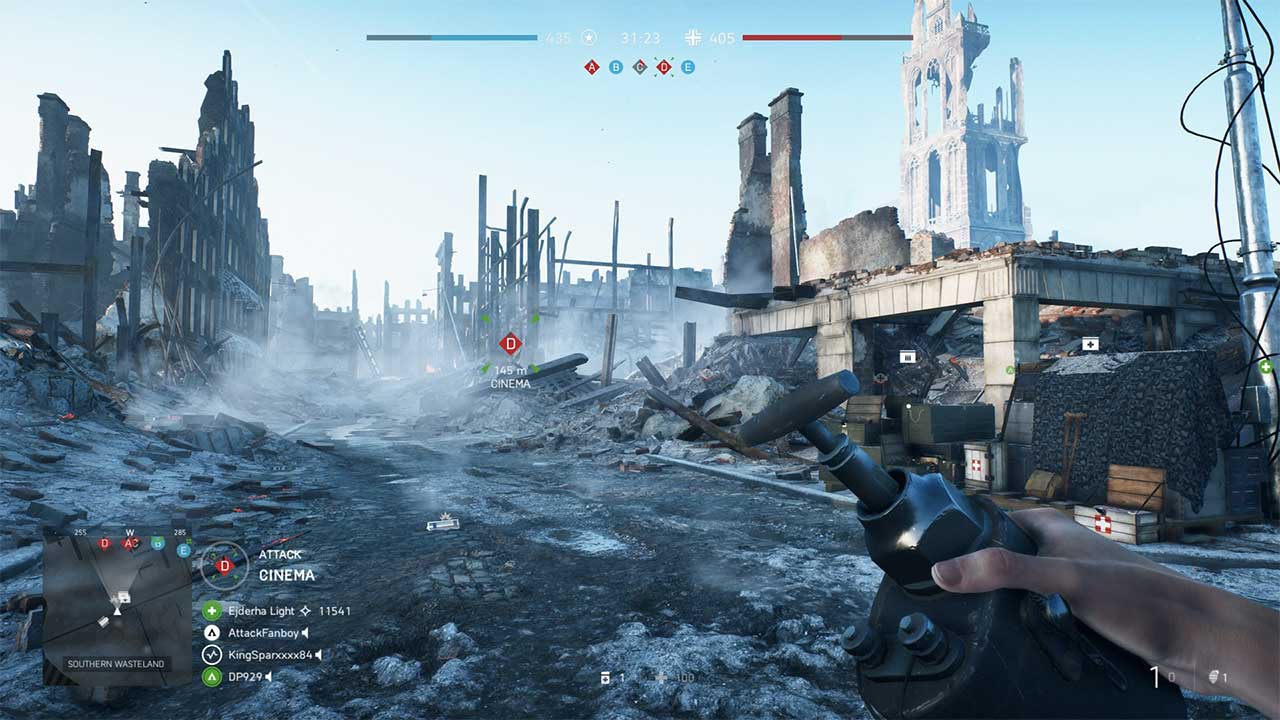Click the health pack icon showing 100

coord(661,678)
